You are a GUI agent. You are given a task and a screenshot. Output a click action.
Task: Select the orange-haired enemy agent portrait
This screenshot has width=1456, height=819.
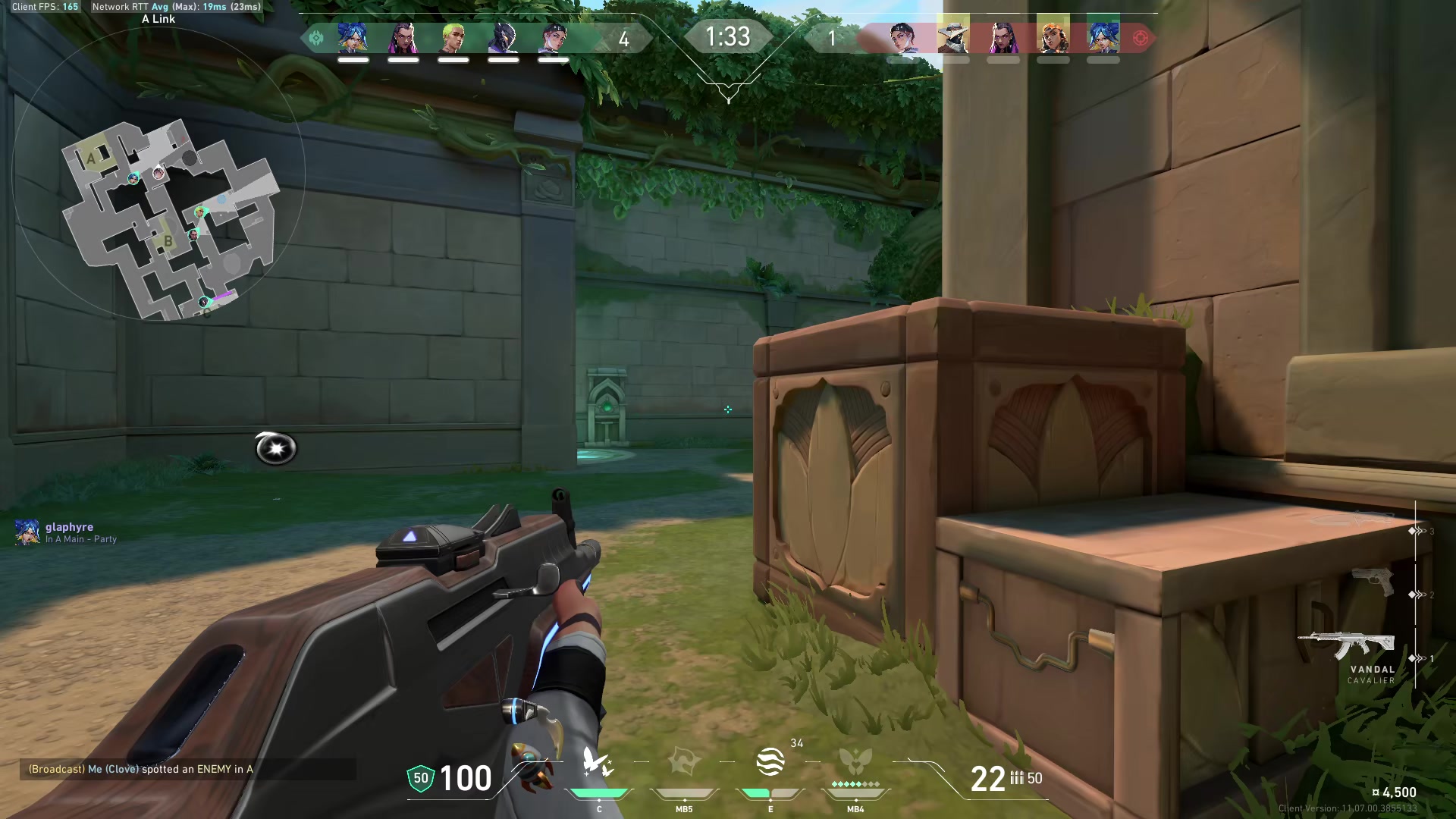pyautogui.click(x=1053, y=38)
